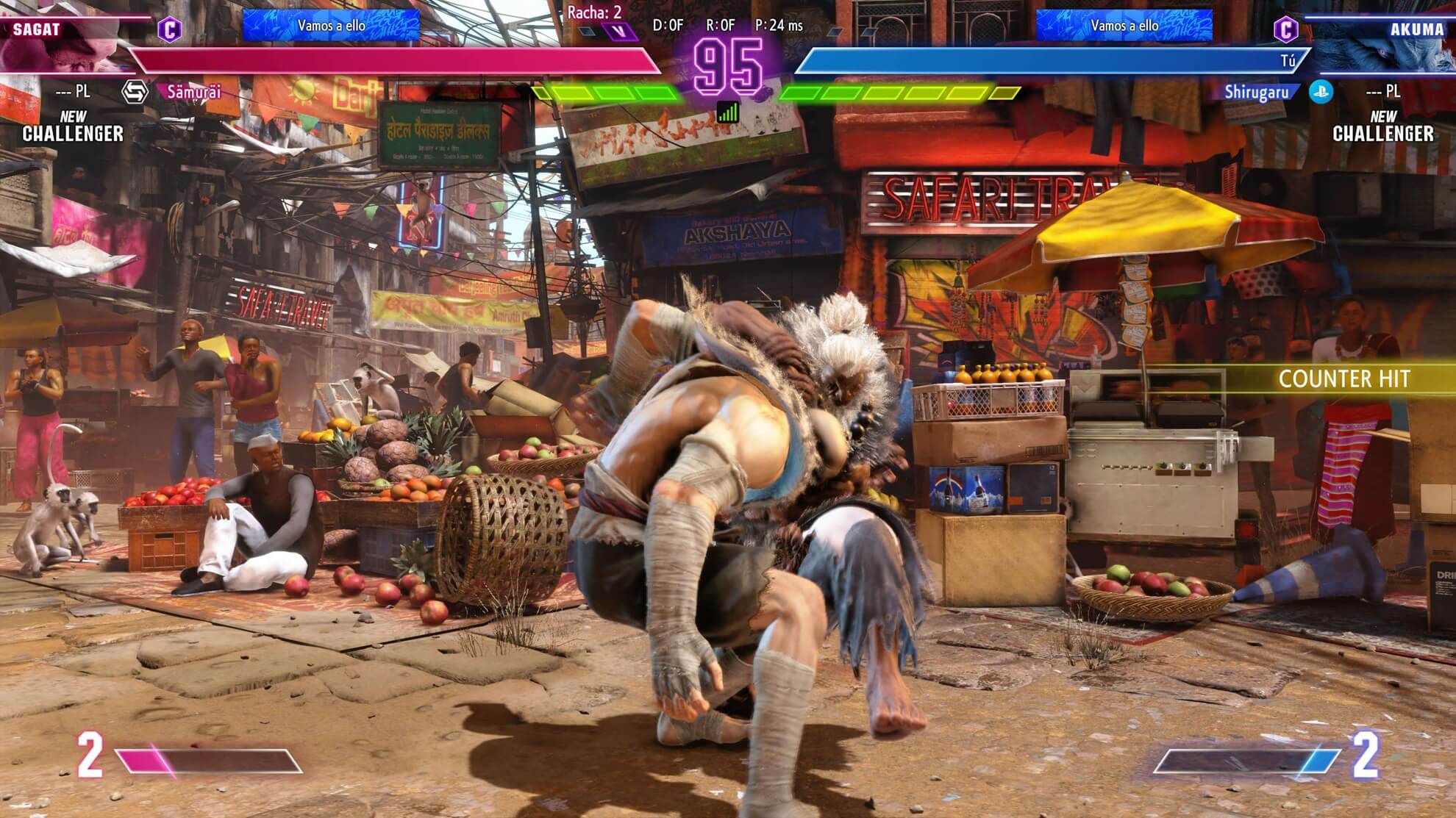The height and width of the screenshot is (818, 1456).
Task: Select the crossplay arrows icon beside Sämuräi
Action: point(135,92)
